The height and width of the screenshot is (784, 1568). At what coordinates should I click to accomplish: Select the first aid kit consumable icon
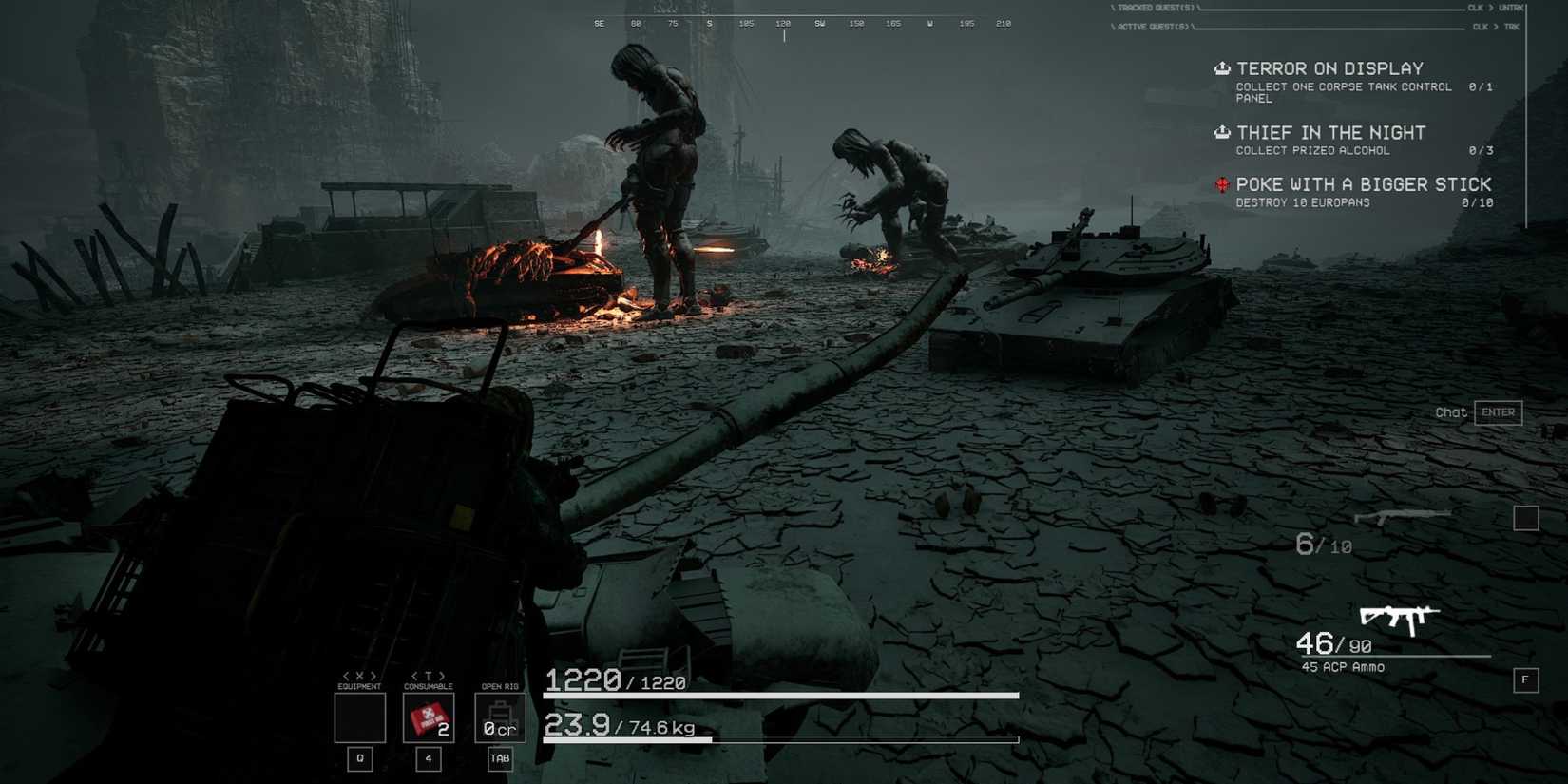click(x=428, y=718)
